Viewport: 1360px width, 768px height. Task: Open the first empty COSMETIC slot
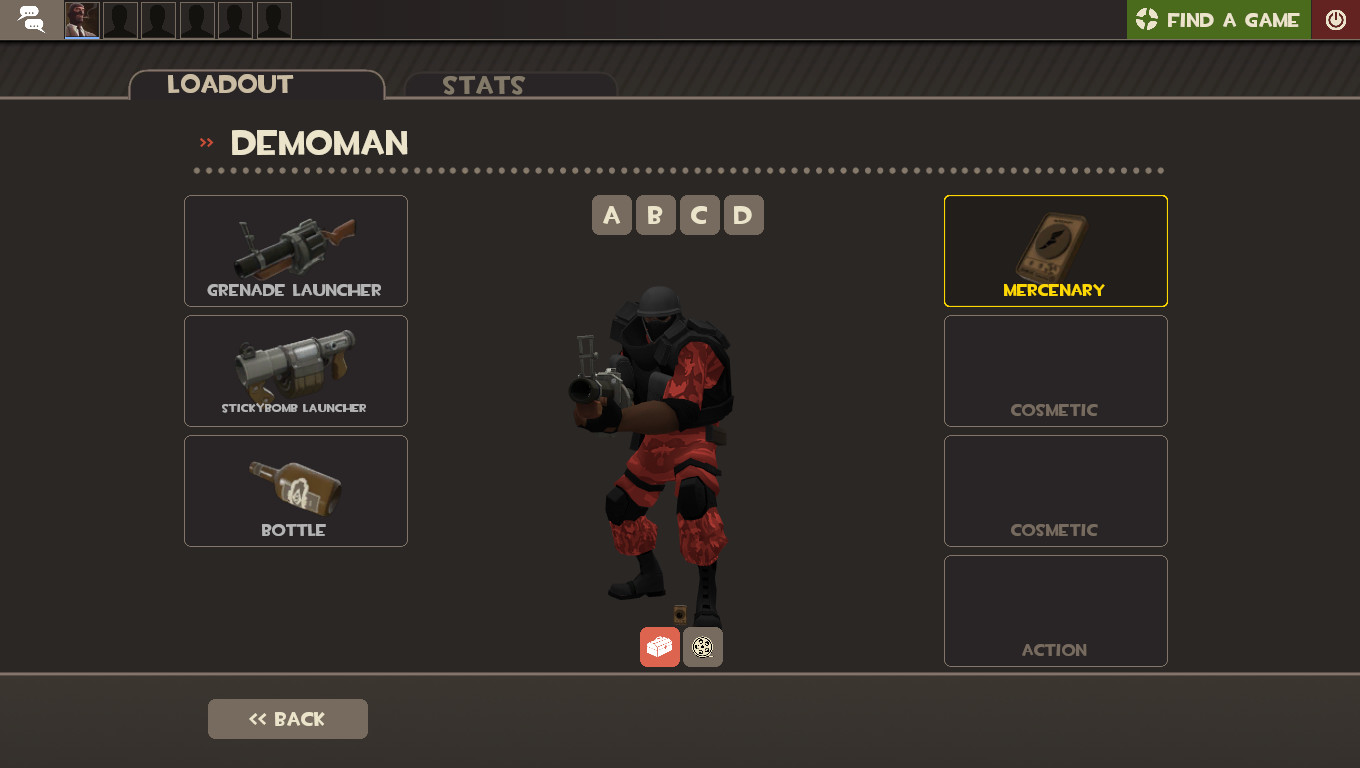[x=1055, y=370]
